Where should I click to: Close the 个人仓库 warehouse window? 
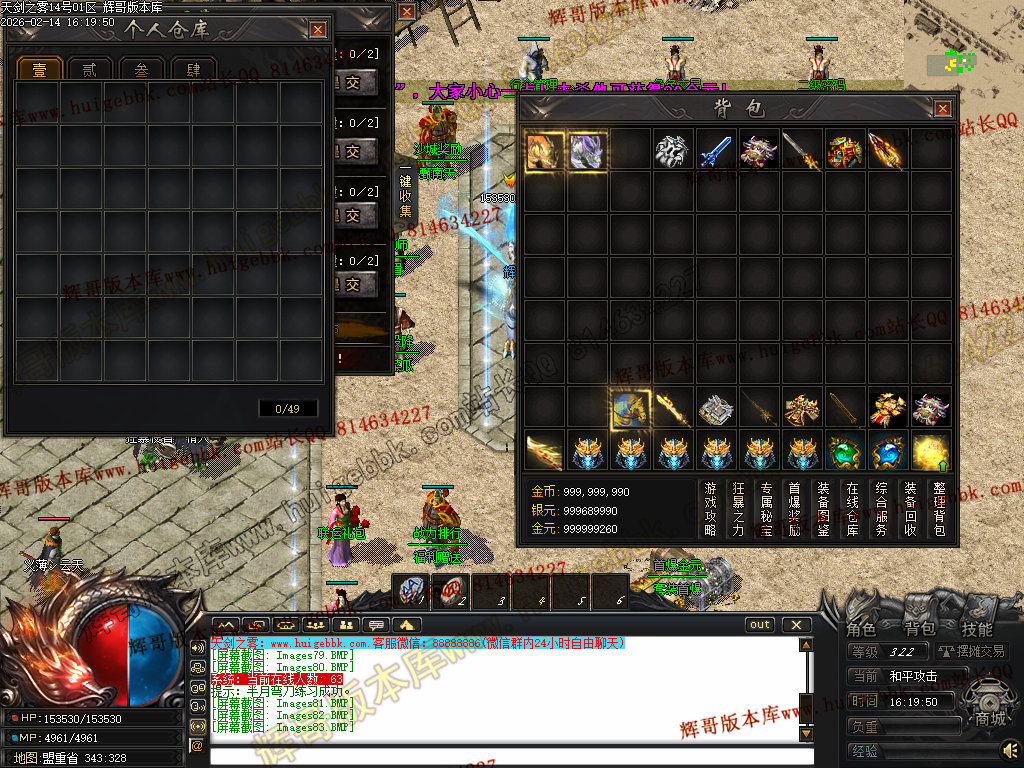pyautogui.click(x=317, y=30)
